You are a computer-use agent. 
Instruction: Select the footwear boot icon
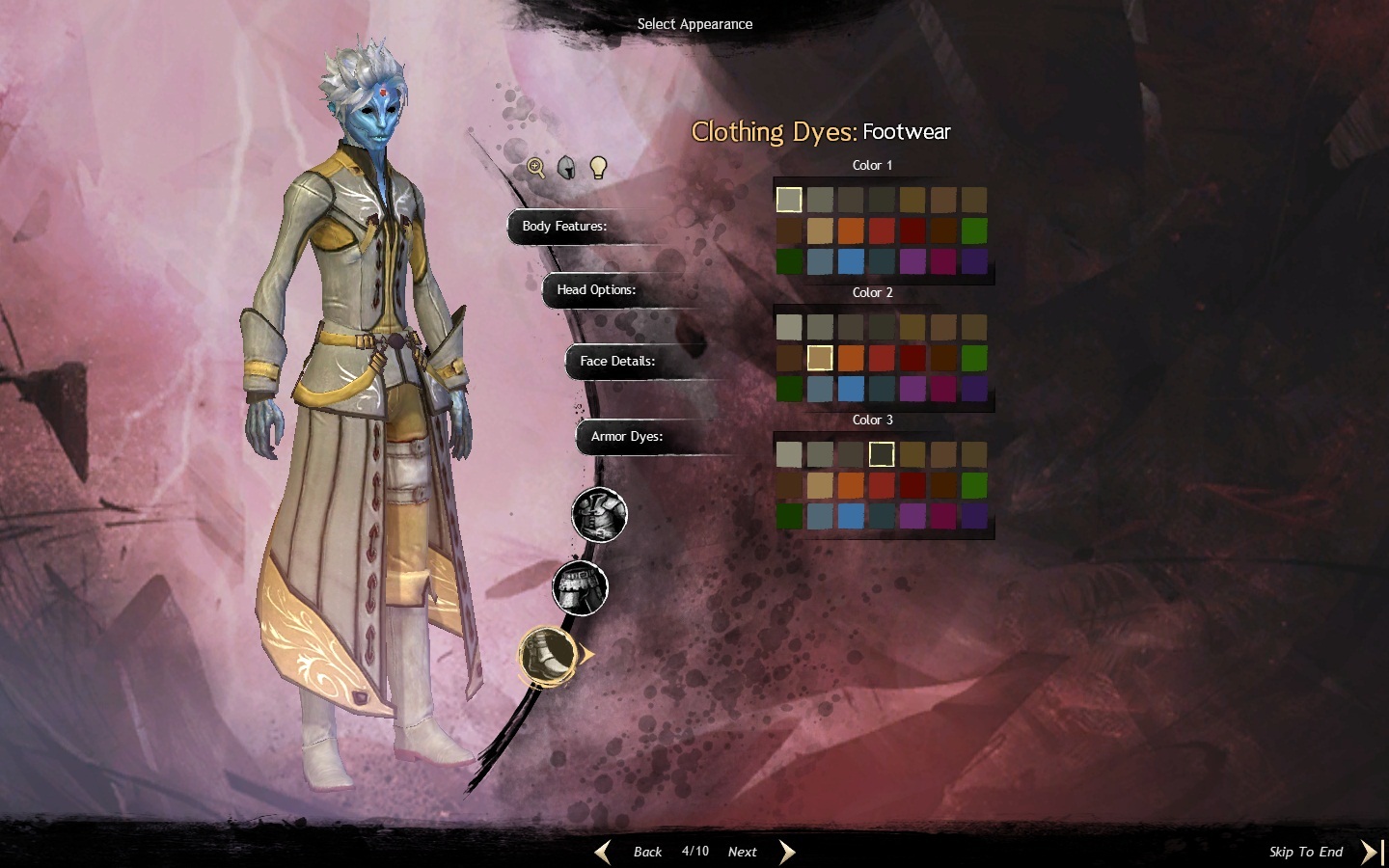tap(548, 655)
